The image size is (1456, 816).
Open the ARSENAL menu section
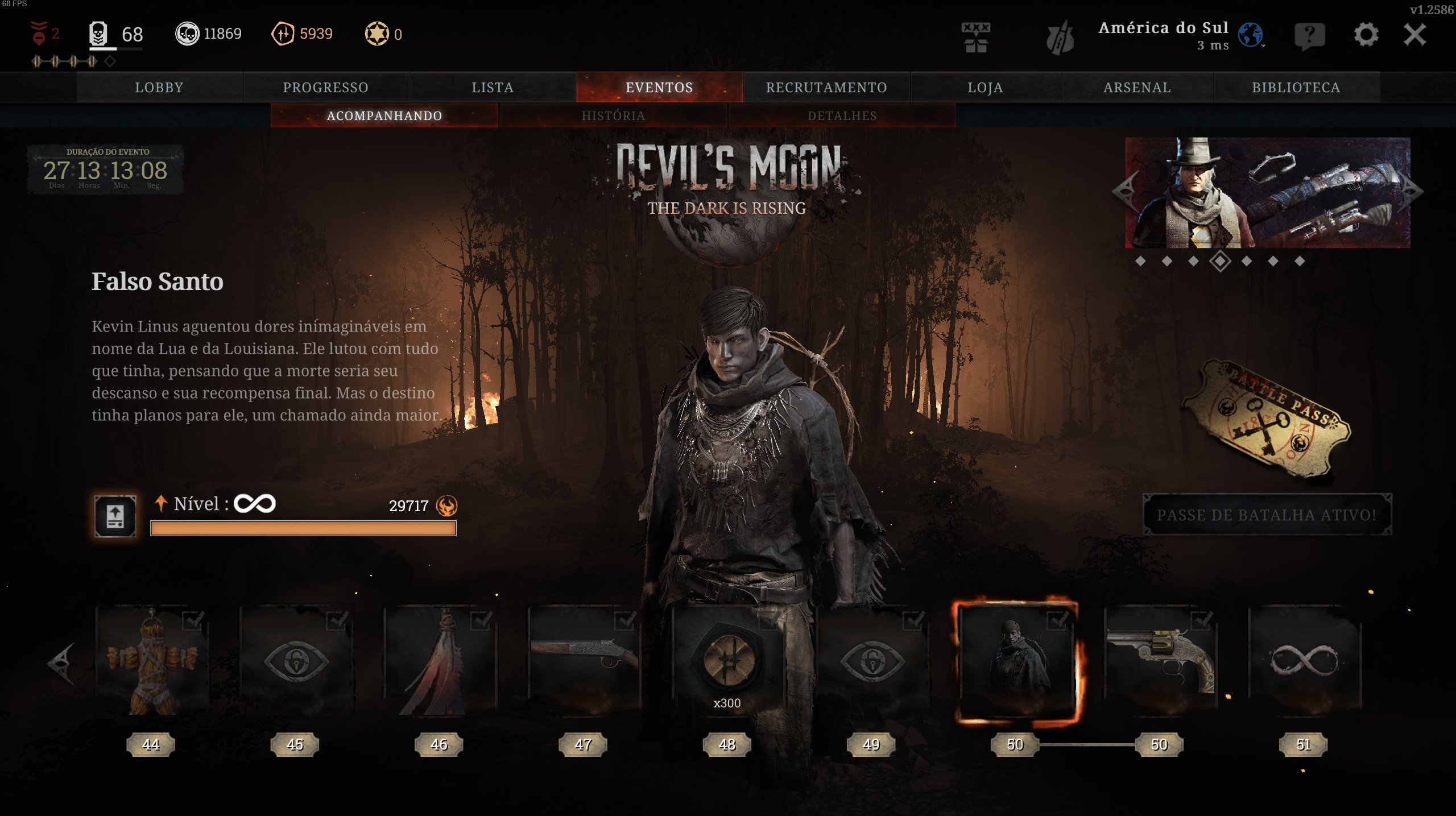[x=1136, y=86]
